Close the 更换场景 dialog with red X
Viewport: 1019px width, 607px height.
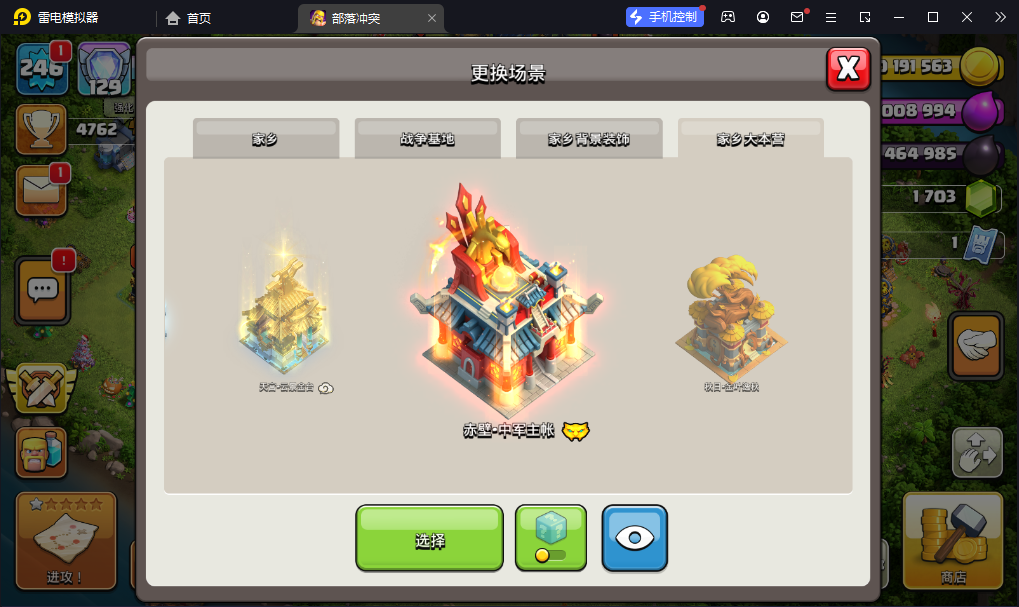848,68
